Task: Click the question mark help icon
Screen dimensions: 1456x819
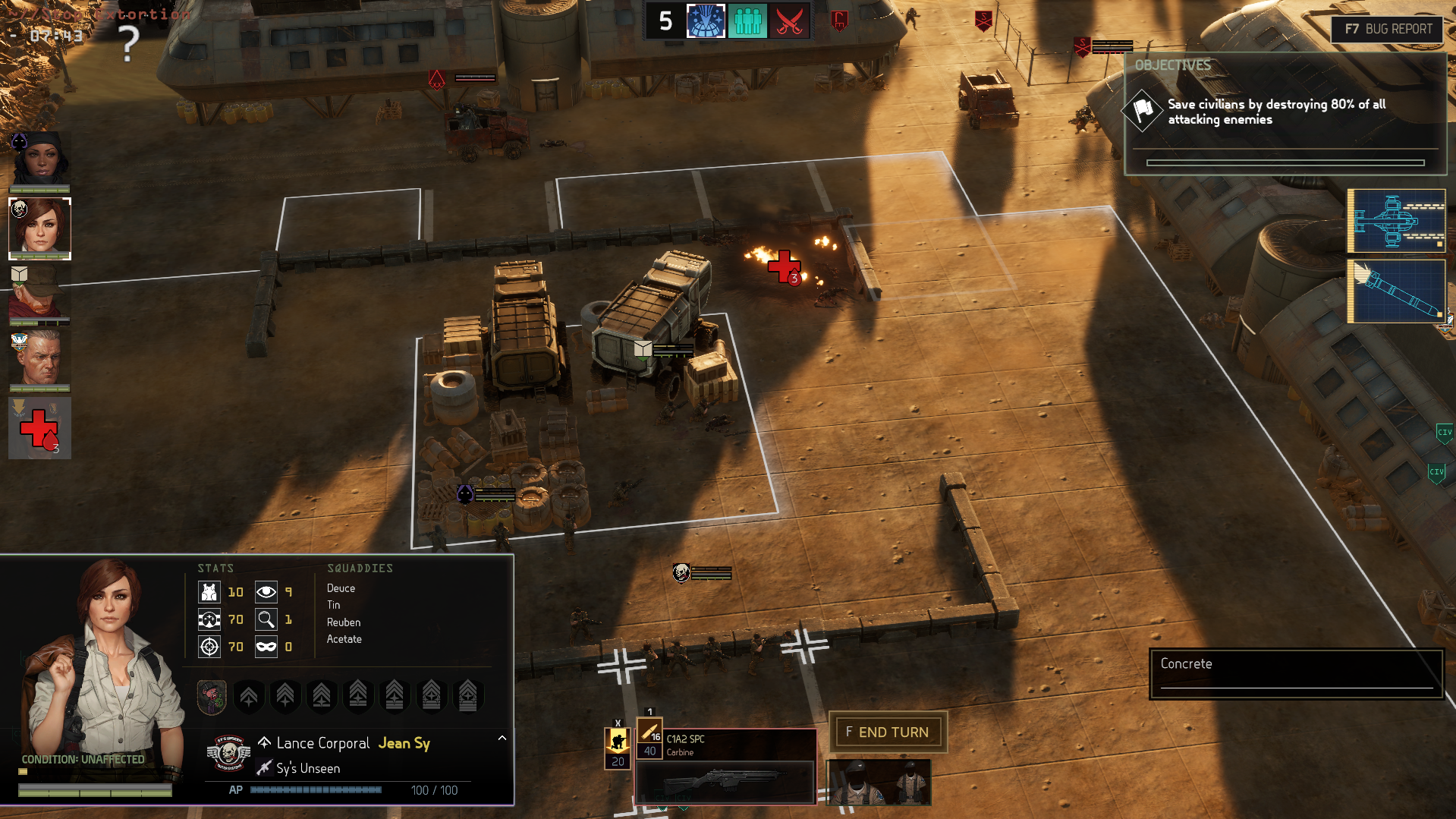Action: point(130,43)
